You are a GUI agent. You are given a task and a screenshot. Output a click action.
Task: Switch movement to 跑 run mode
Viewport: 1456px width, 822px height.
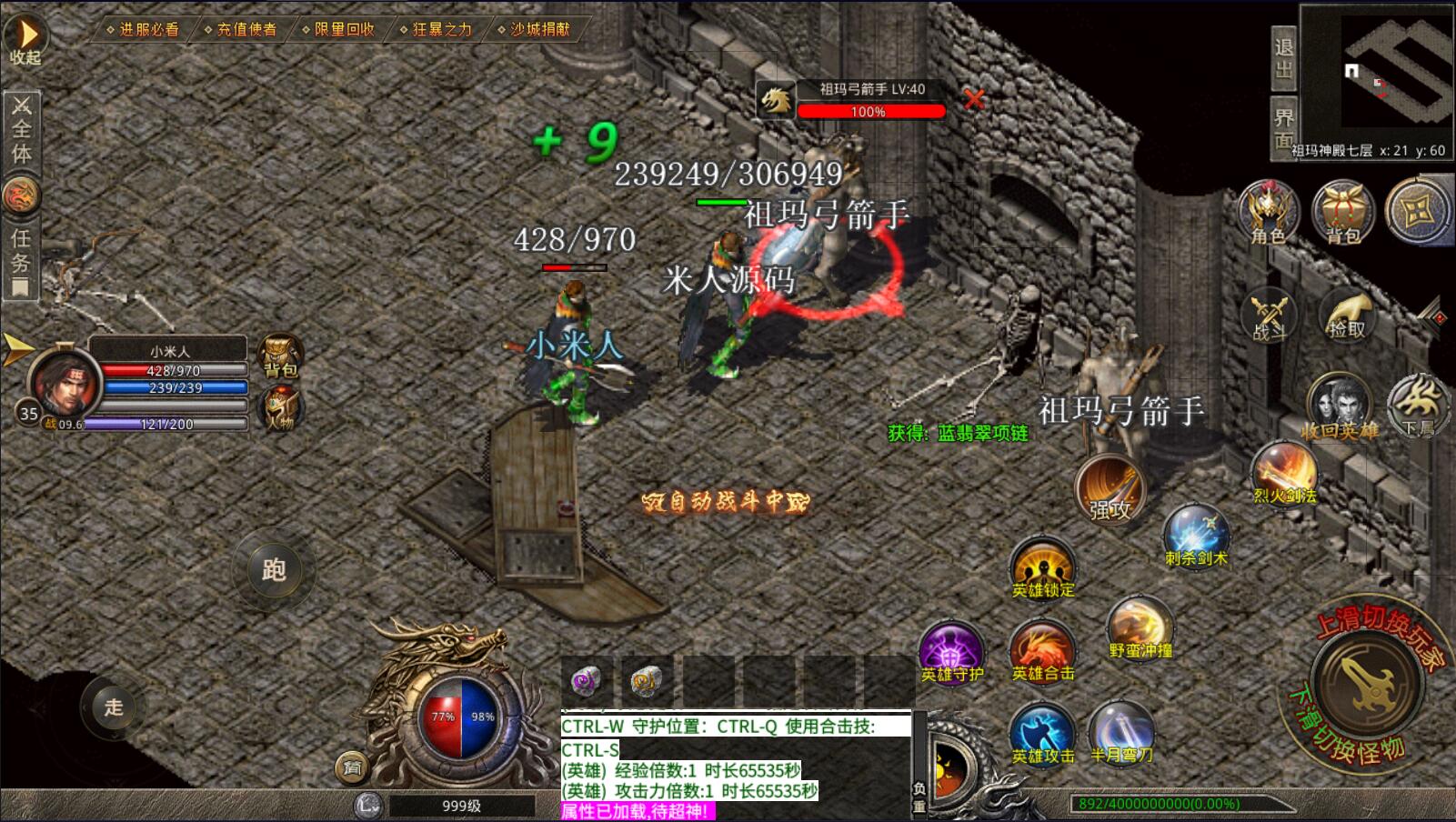click(274, 570)
